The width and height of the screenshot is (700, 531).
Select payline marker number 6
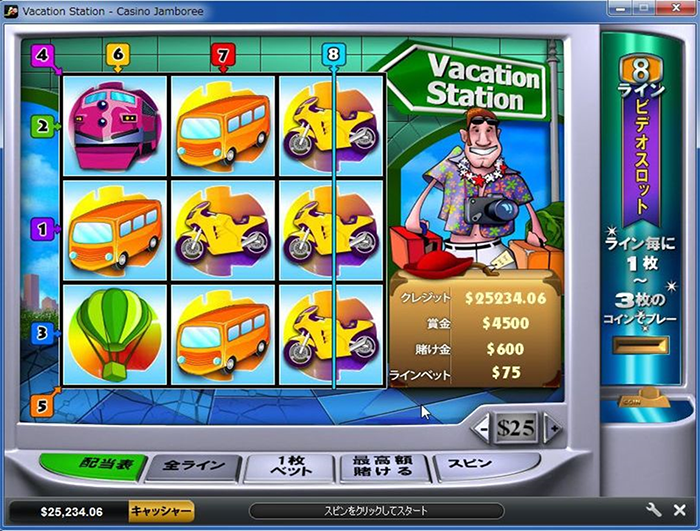[x=118, y=54]
